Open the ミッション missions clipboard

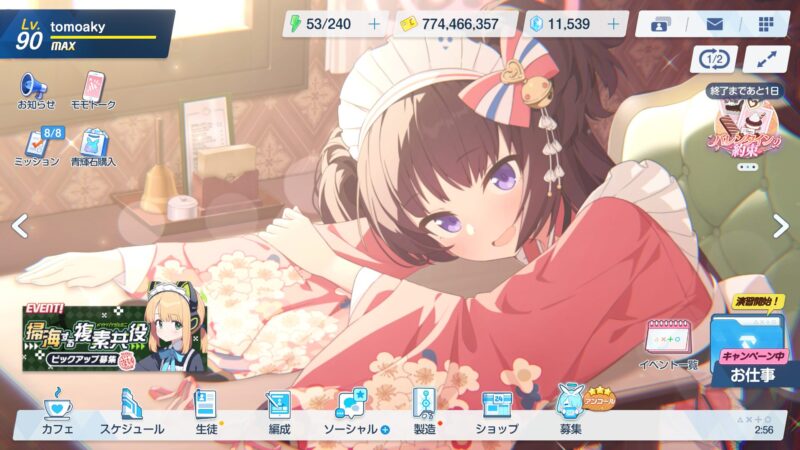[36, 147]
